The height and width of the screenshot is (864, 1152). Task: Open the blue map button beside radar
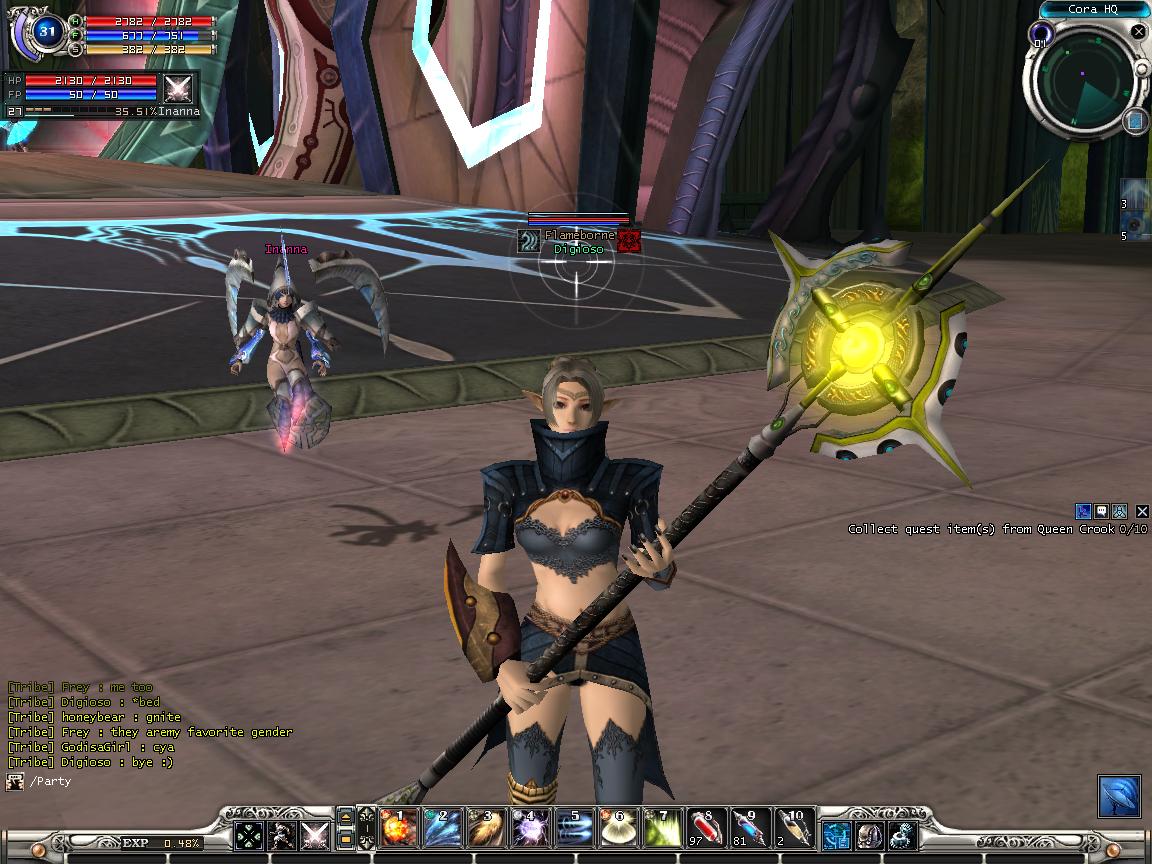point(1135,121)
